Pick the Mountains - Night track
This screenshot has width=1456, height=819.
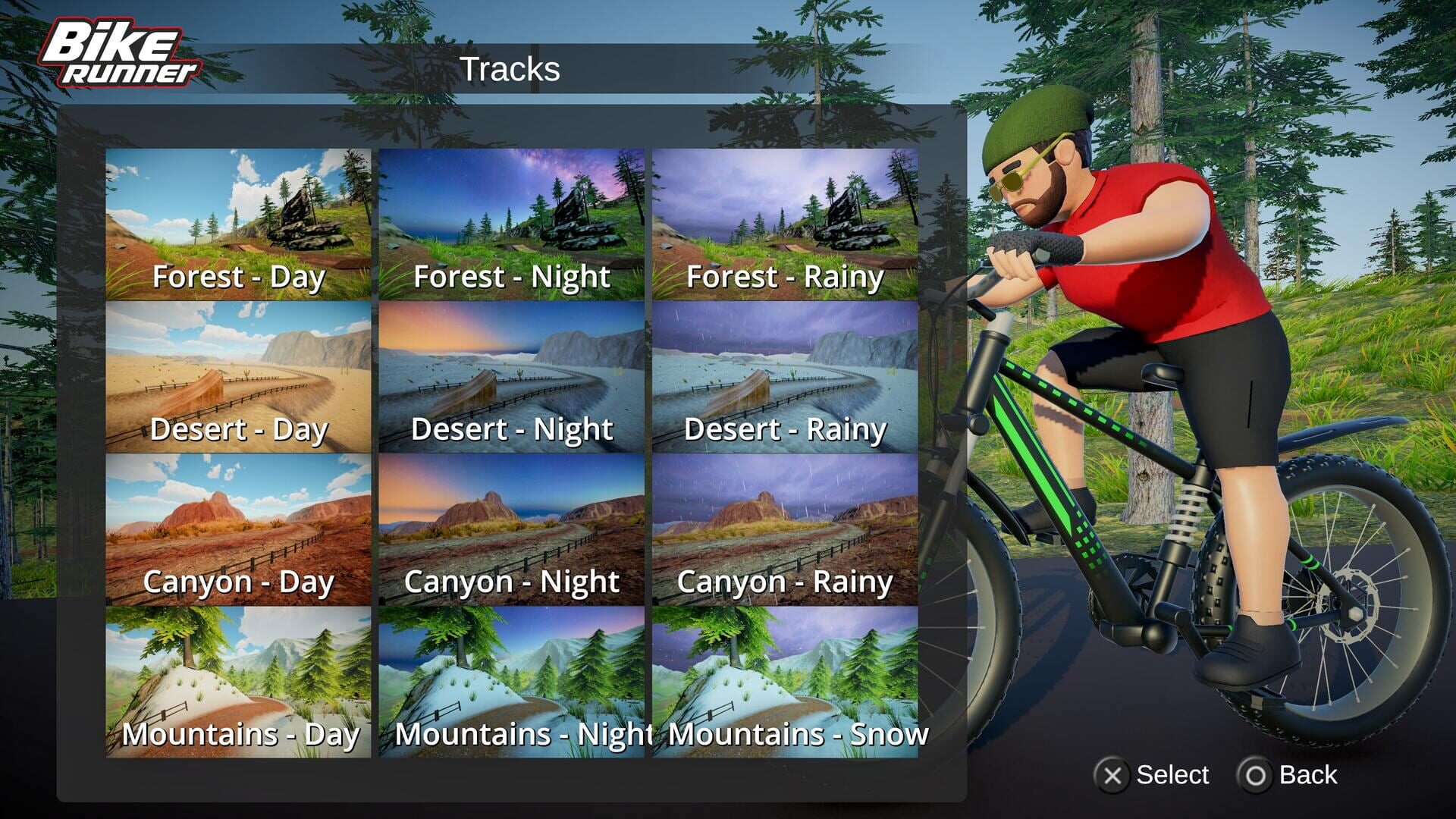[512, 679]
